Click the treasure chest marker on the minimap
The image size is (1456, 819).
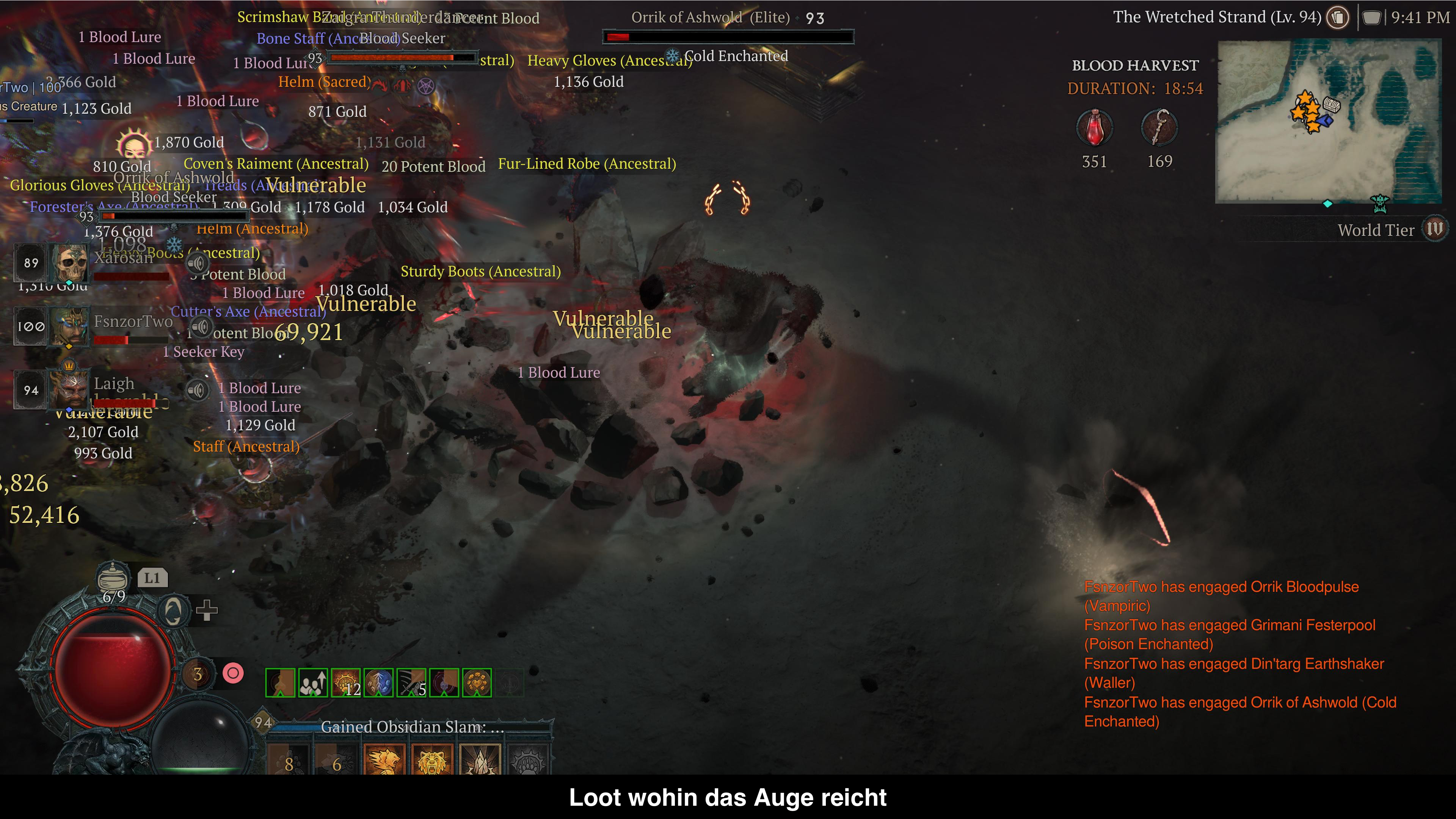coord(1332,105)
